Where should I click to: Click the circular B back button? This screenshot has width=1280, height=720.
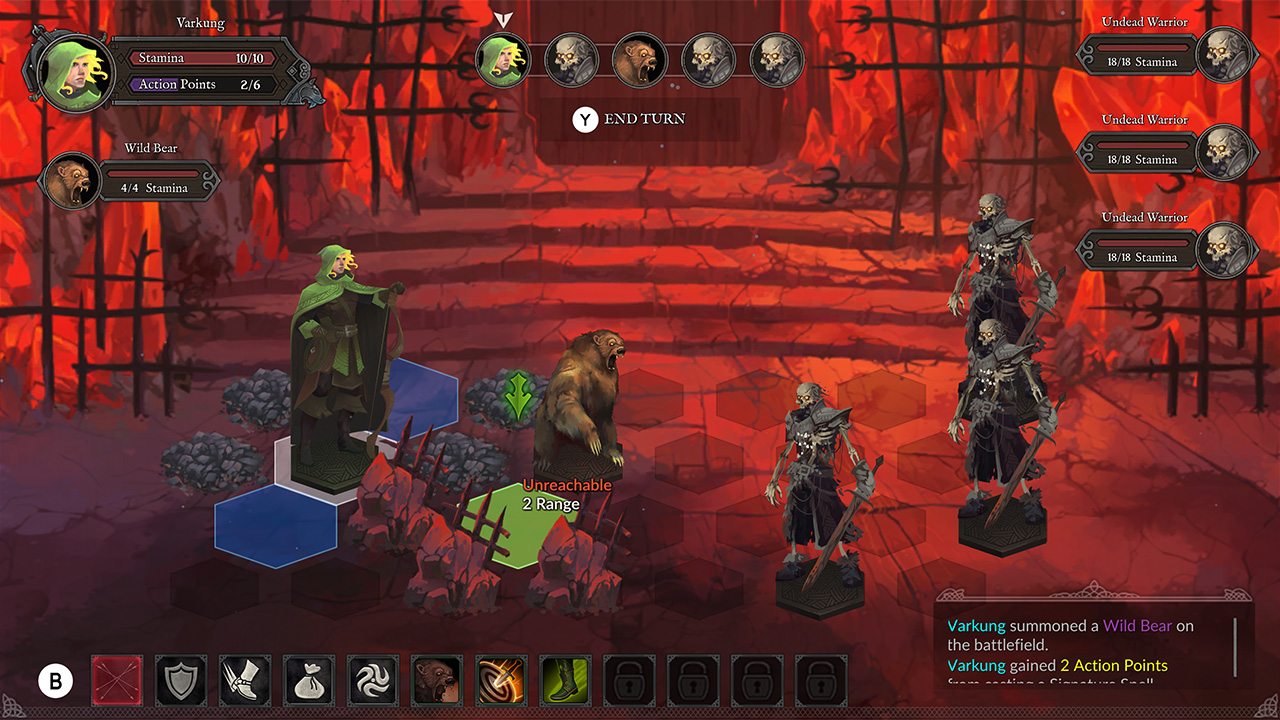(x=55, y=680)
